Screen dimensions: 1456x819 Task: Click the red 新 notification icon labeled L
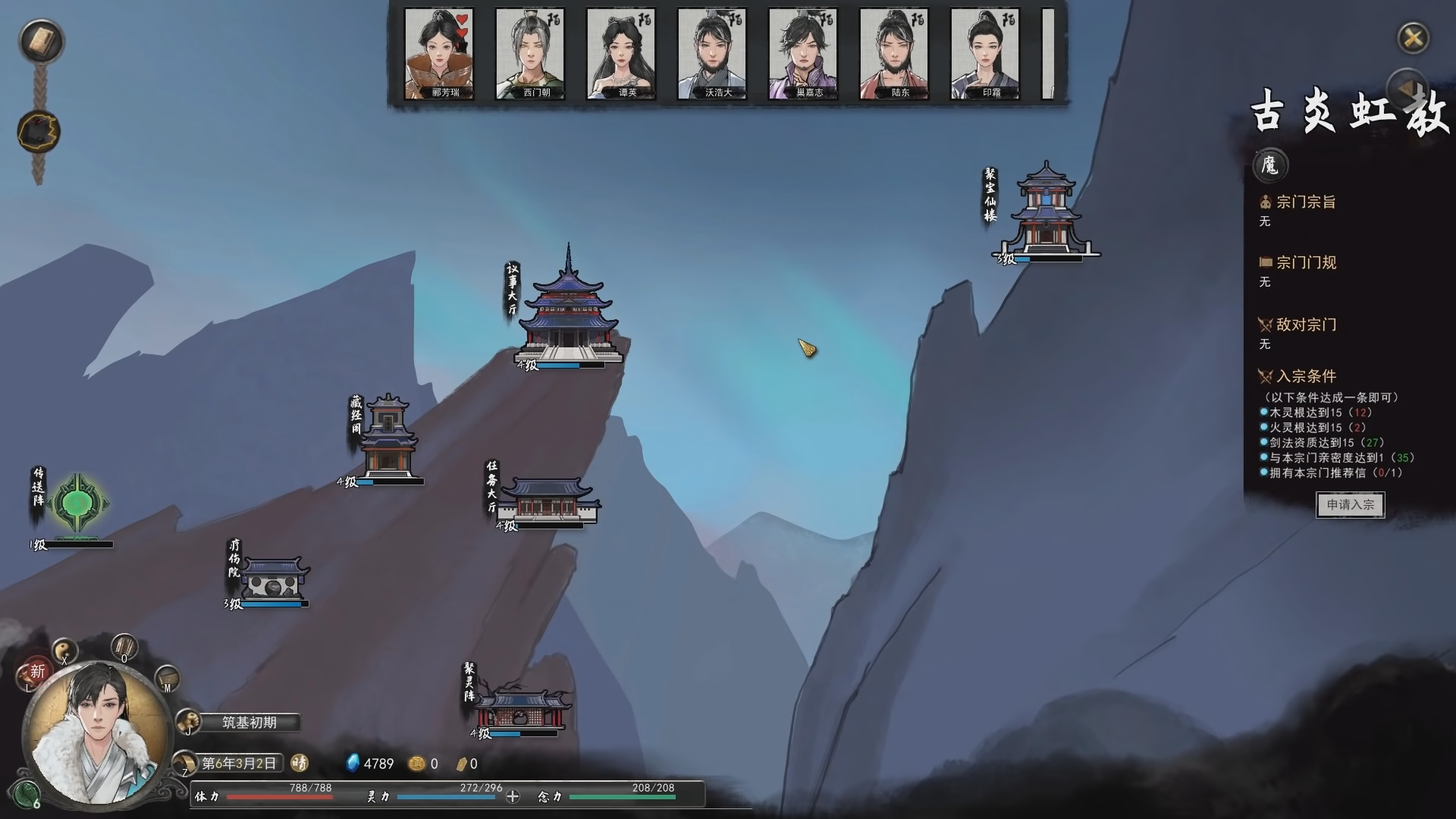36,673
